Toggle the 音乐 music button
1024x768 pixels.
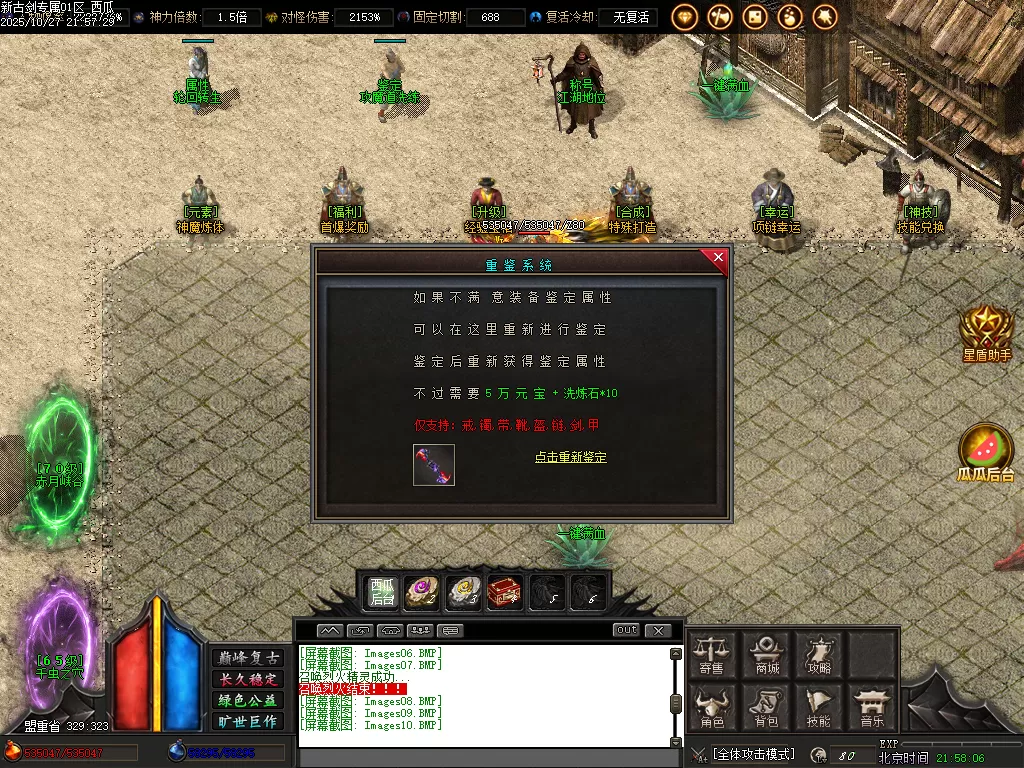(872, 707)
